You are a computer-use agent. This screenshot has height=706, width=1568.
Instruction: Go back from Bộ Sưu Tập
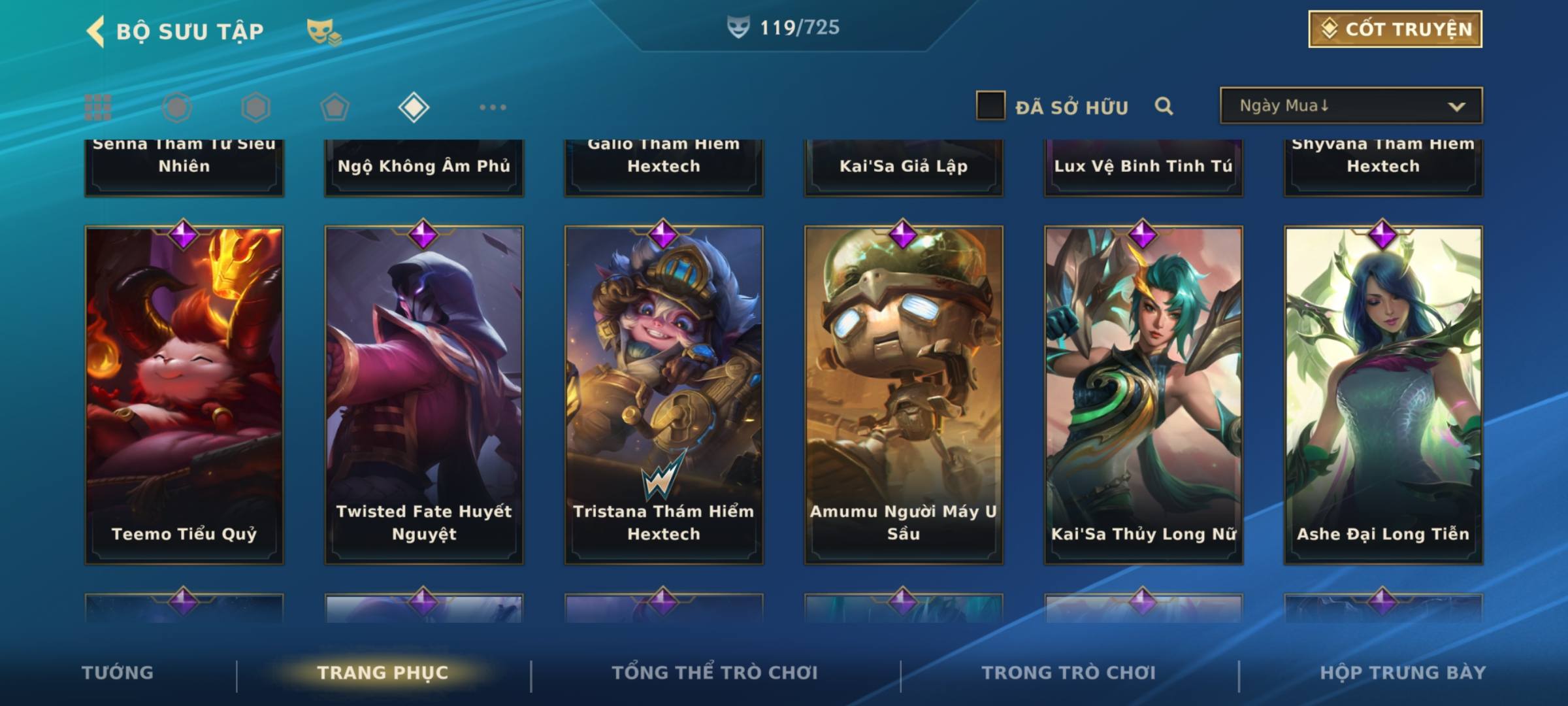[97, 31]
